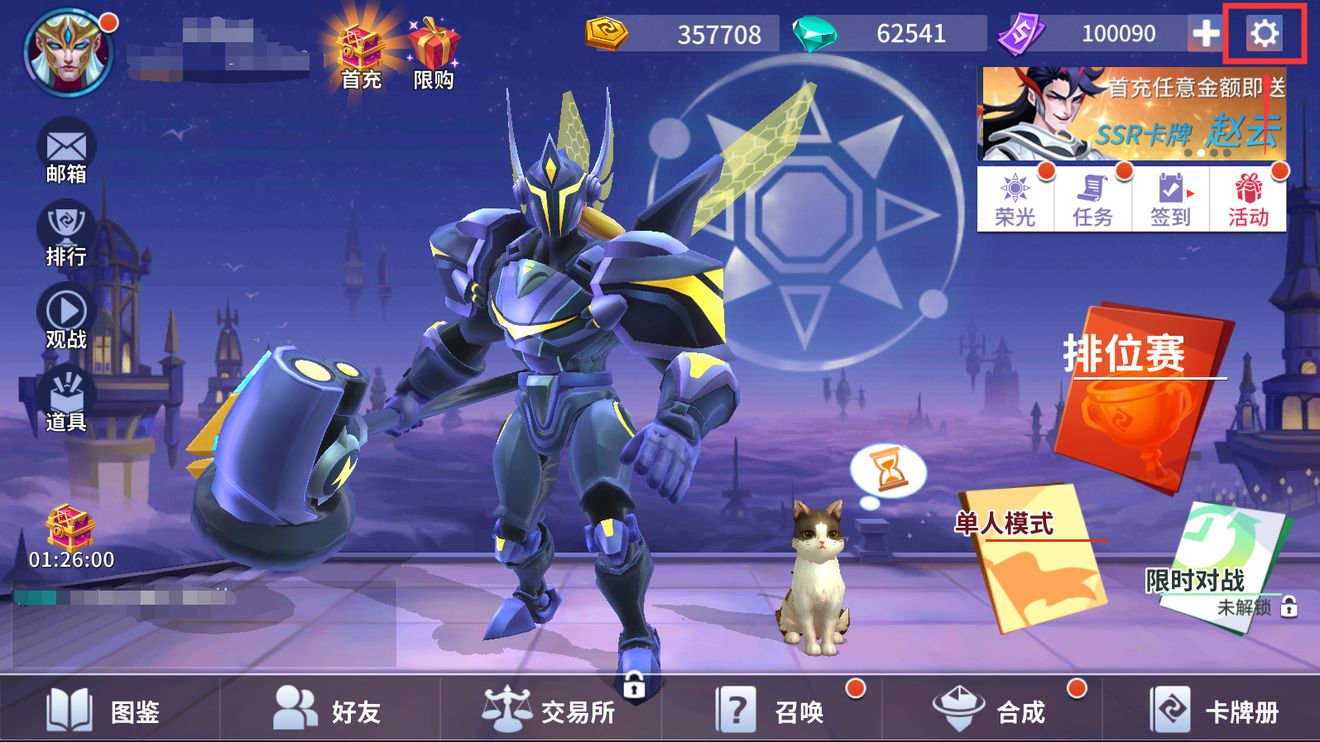
Task: View the 任务 quest list
Action: coord(1092,199)
